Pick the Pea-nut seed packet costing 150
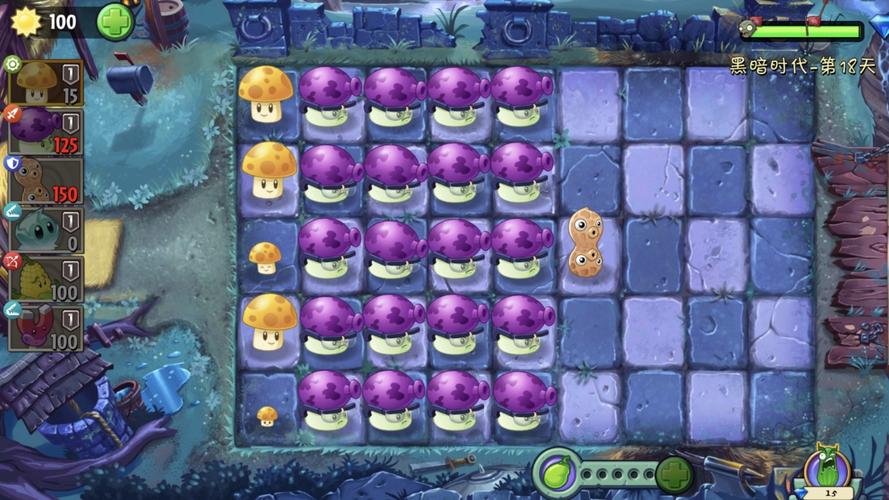Viewport: 889px width, 500px height. click(x=46, y=180)
